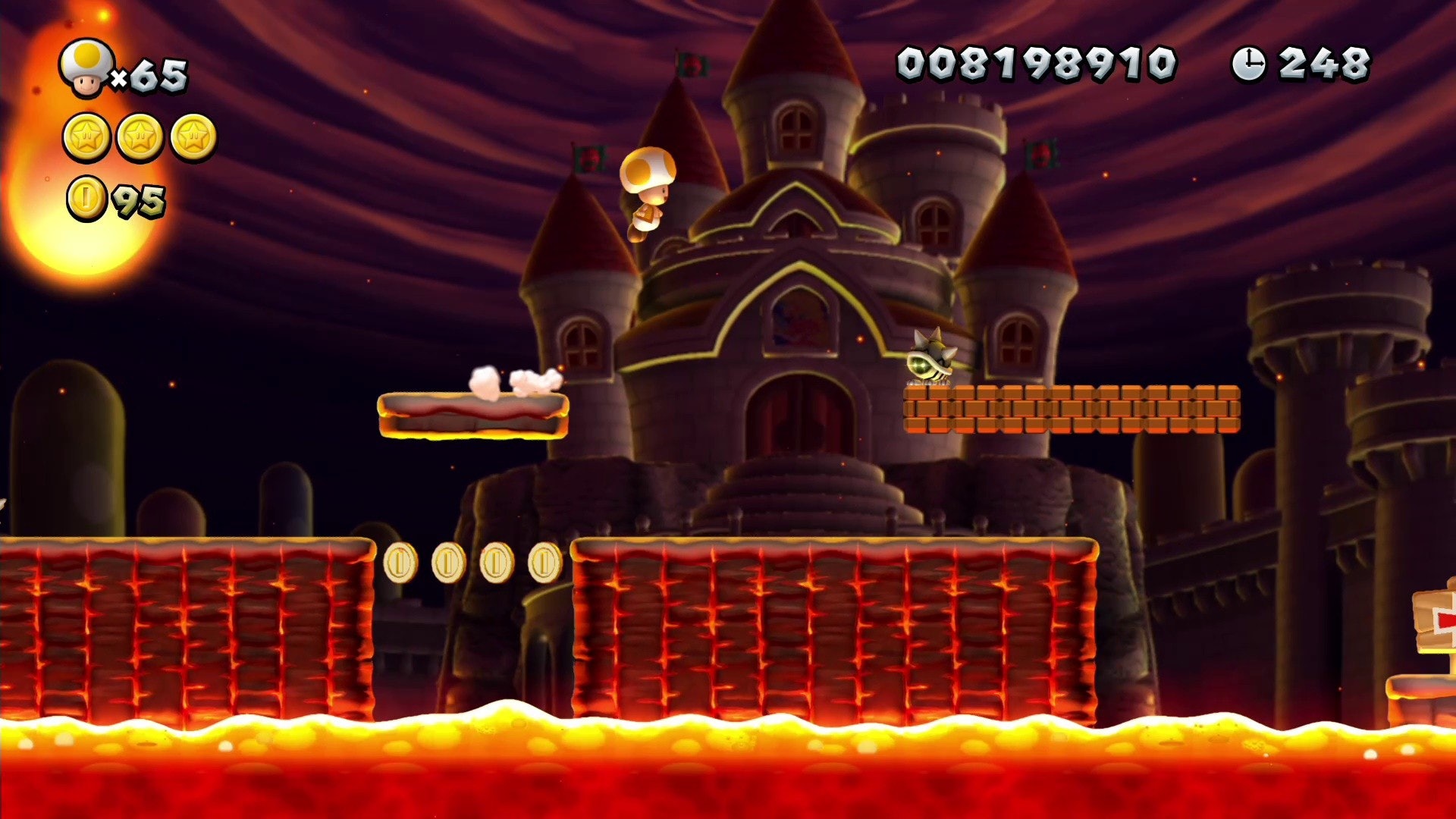Click the x65 lives count text
Viewport: 1456px width, 819px height.
click(x=153, y=72)
